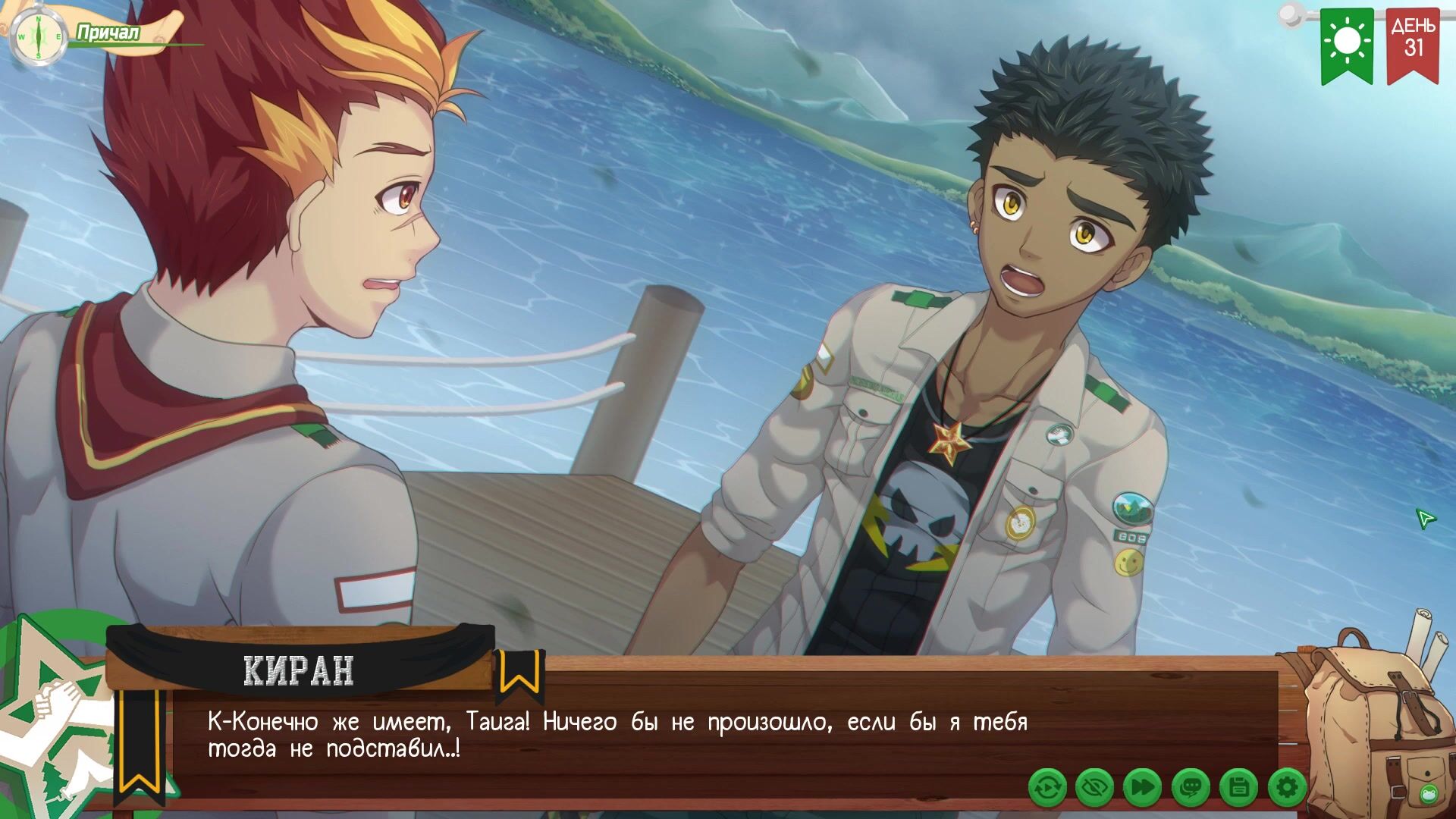Click the dialogue text to continue
The image size is (1456, 819).
617,735
